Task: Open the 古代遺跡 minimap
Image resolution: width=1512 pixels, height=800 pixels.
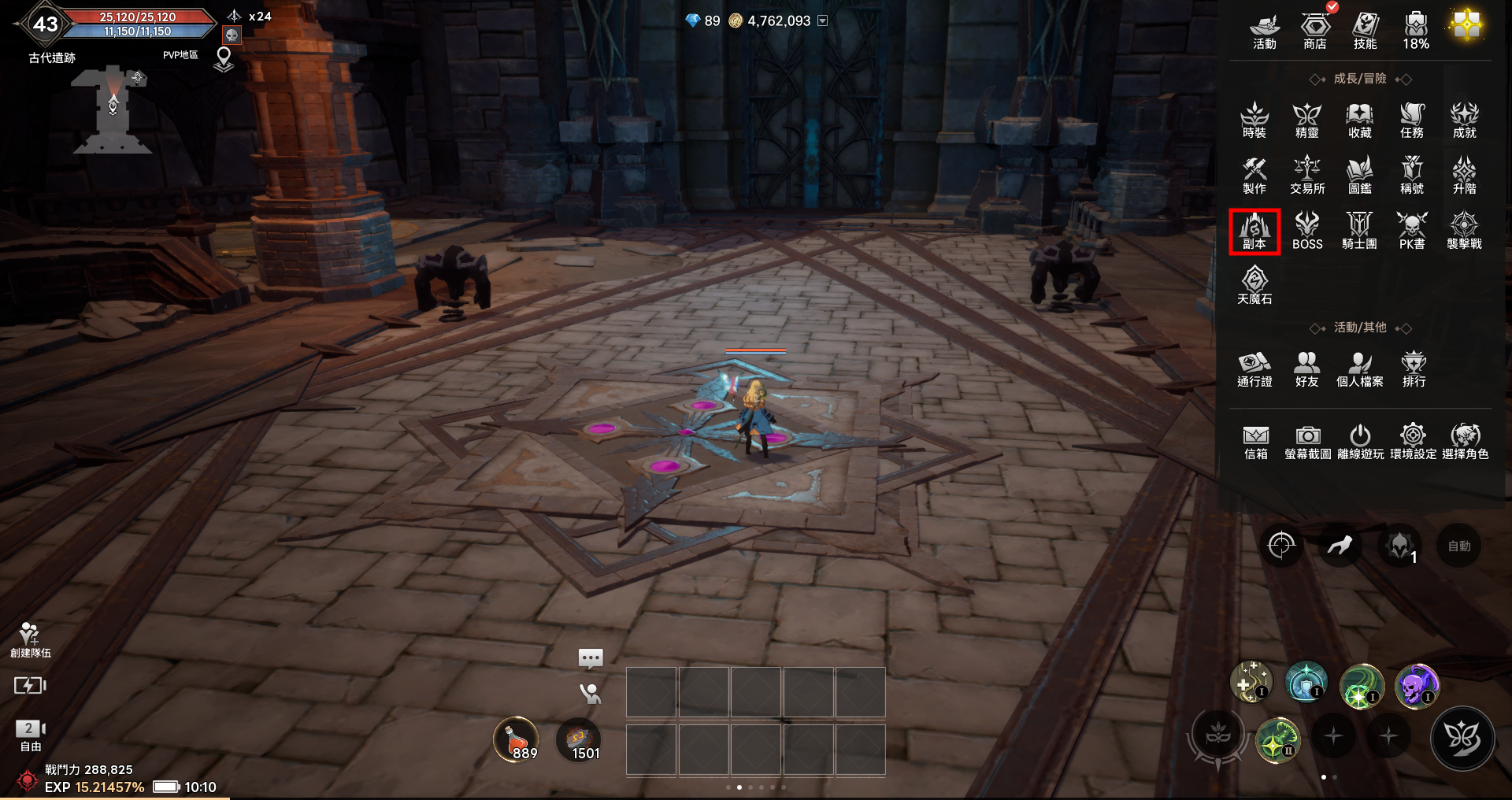Action: coord(112,110)
